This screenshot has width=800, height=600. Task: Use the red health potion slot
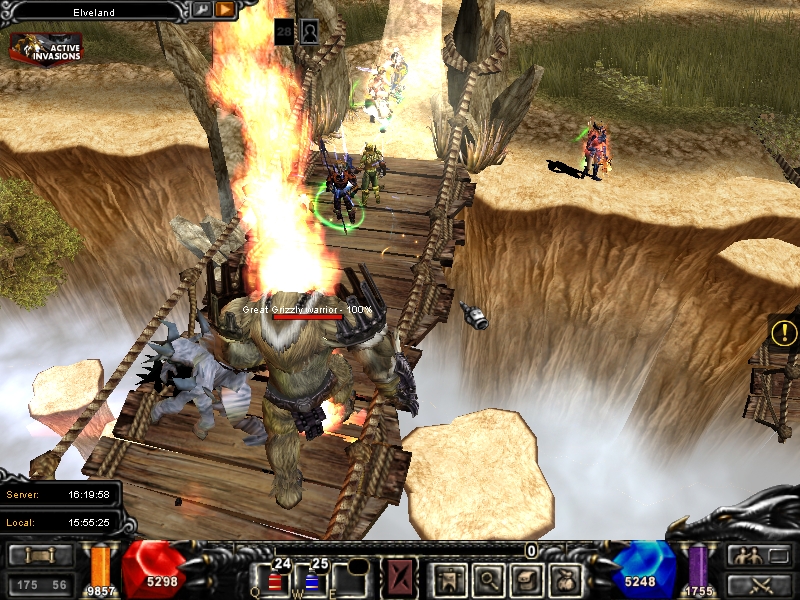(x=274, y=578)
